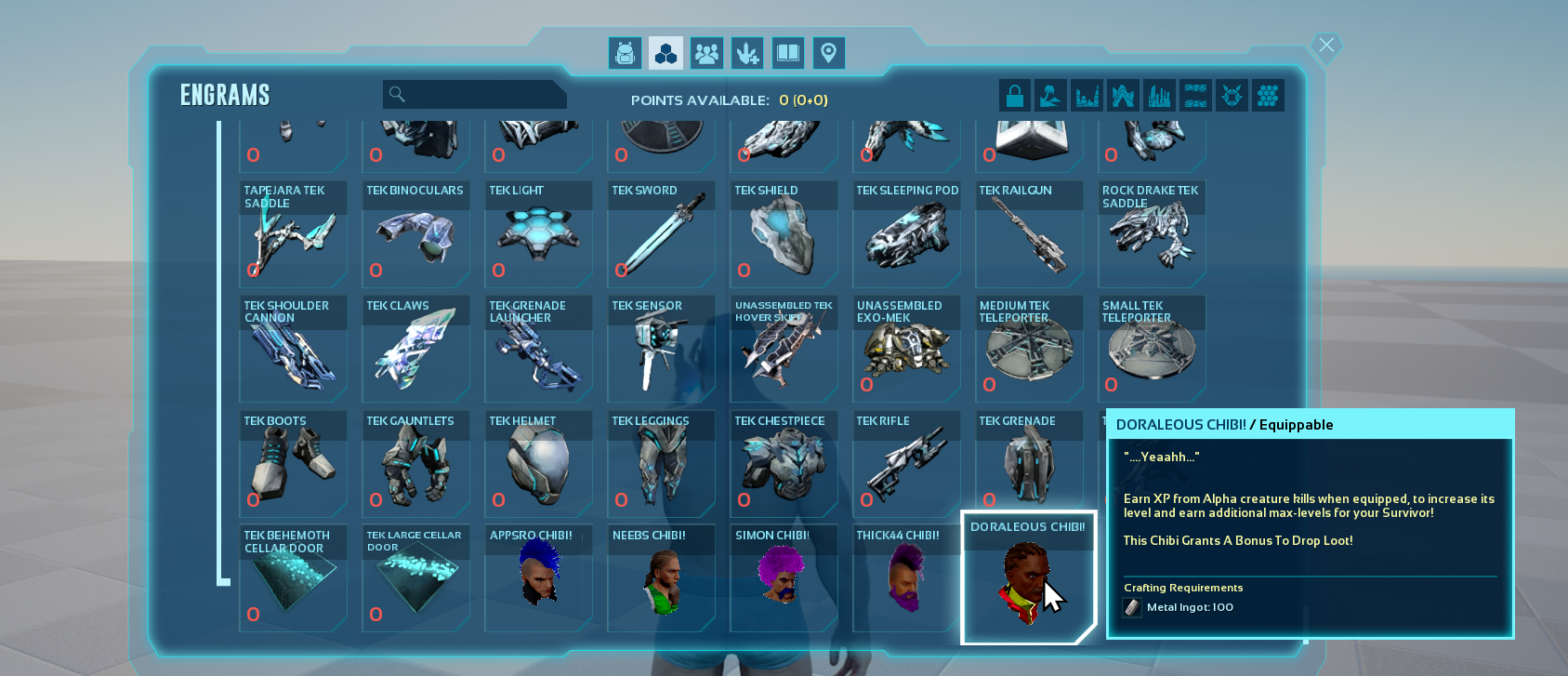
Task: Toggle the padlock engram filter
Action: coord(1014,95)
